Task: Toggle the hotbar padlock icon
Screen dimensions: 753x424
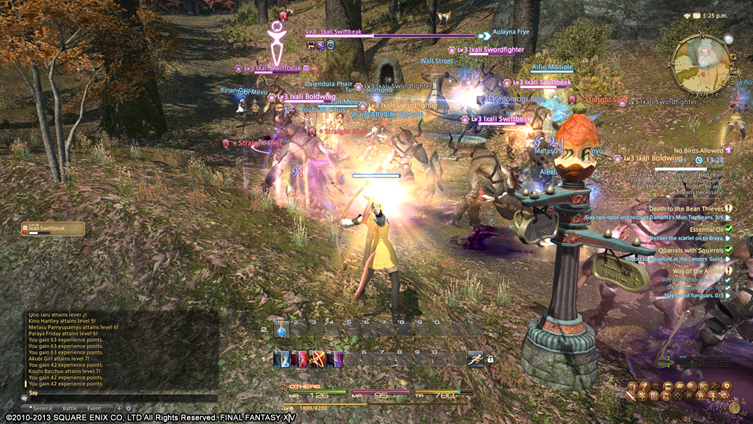Action: [490, 359]
